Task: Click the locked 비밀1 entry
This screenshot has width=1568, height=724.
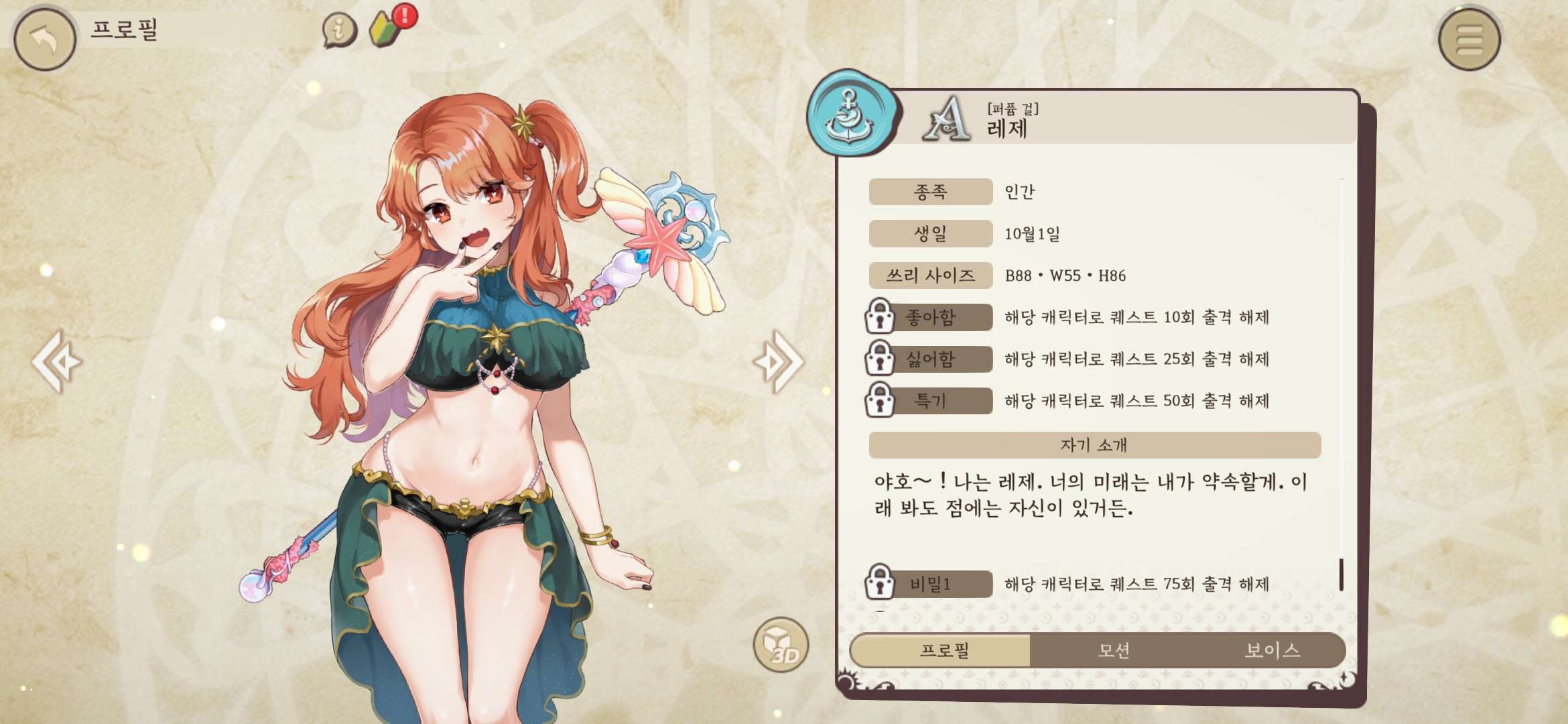Action: pyautogui.click(x=930, y=584)
